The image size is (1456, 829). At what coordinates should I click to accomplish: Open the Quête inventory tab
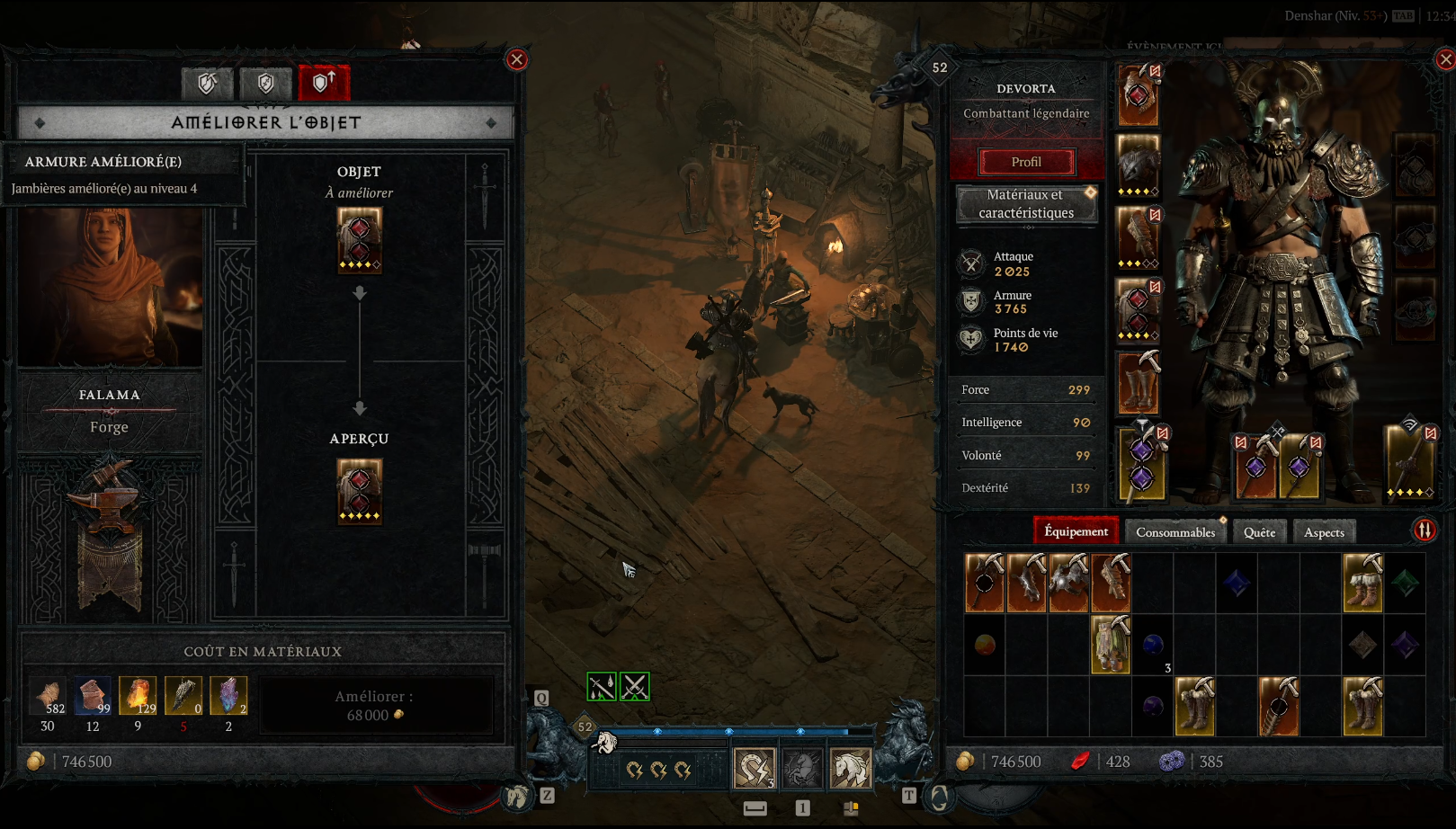tap(1259, 532)
